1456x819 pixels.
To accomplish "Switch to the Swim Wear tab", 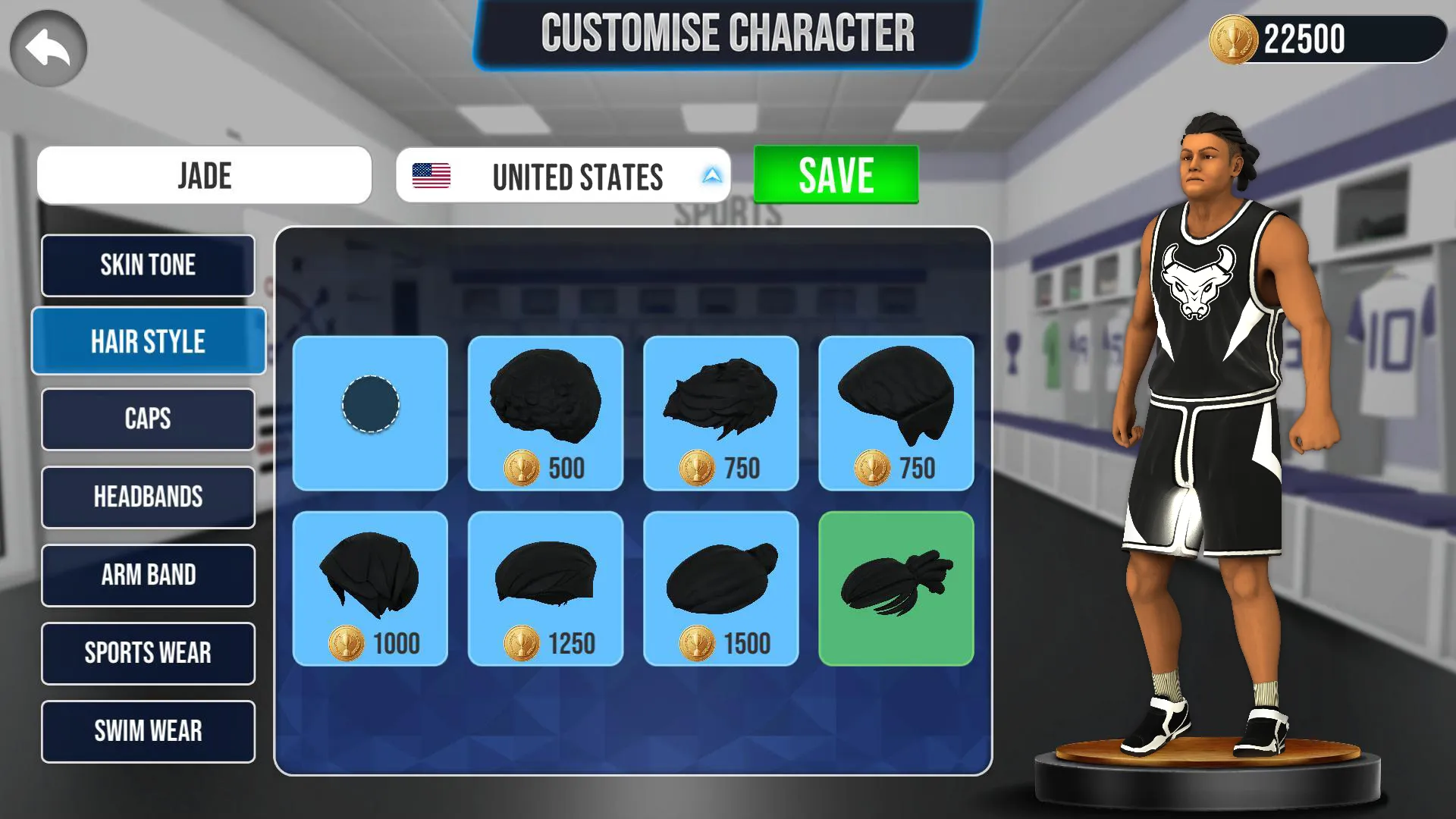I will click(148, 731).
